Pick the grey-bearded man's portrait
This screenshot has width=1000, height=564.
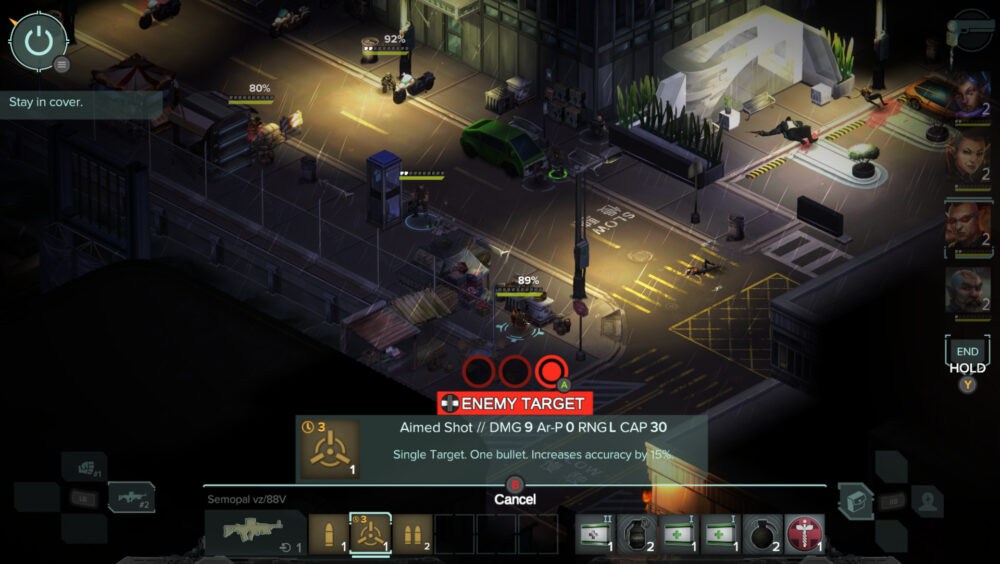[968, 291]
